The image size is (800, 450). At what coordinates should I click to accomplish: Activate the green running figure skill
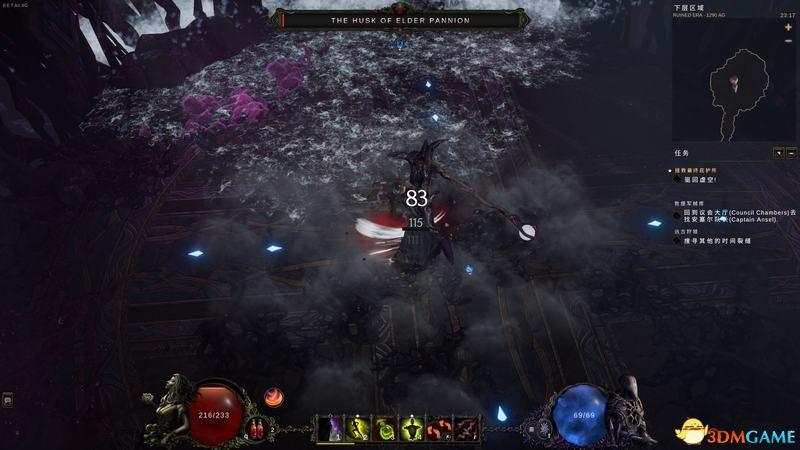(x=359, y=429)
